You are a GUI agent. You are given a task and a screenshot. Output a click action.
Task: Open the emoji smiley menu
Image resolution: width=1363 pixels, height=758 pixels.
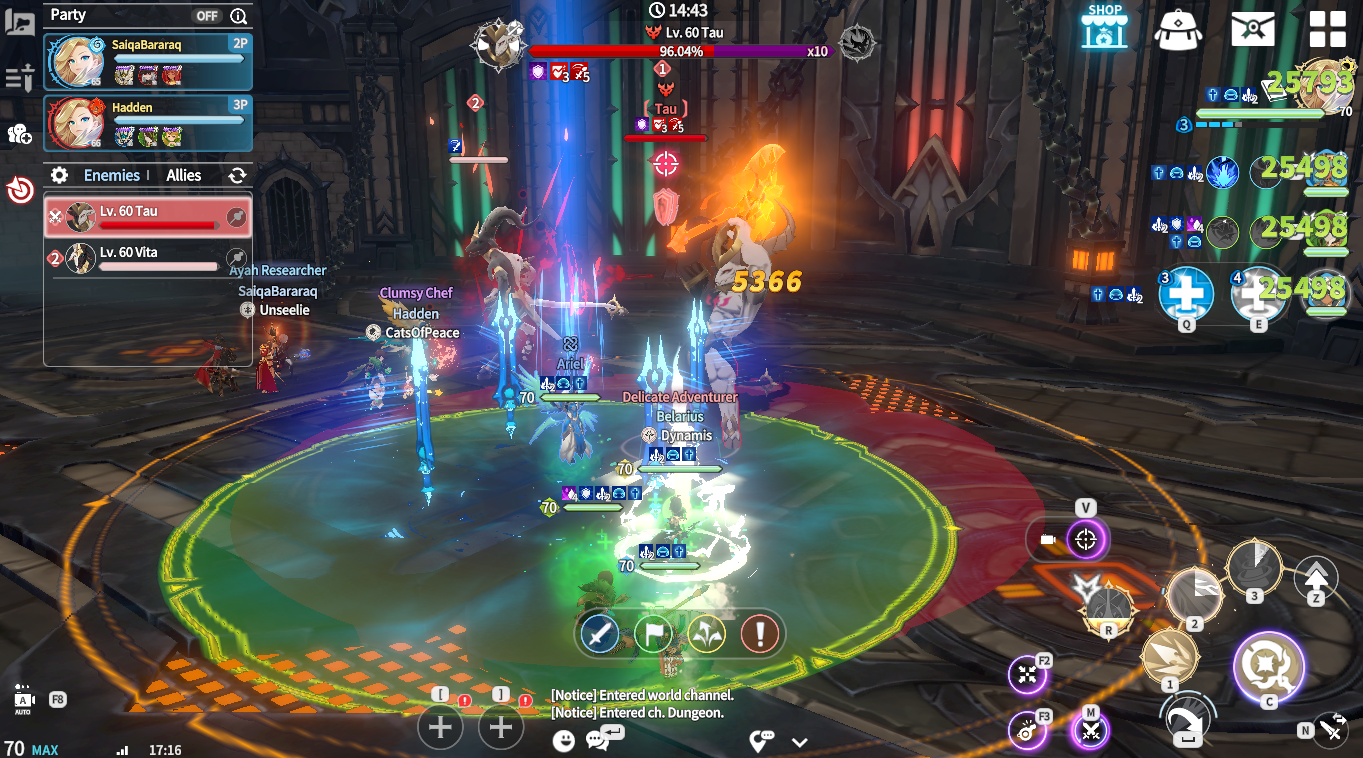[x=565, y=740]
